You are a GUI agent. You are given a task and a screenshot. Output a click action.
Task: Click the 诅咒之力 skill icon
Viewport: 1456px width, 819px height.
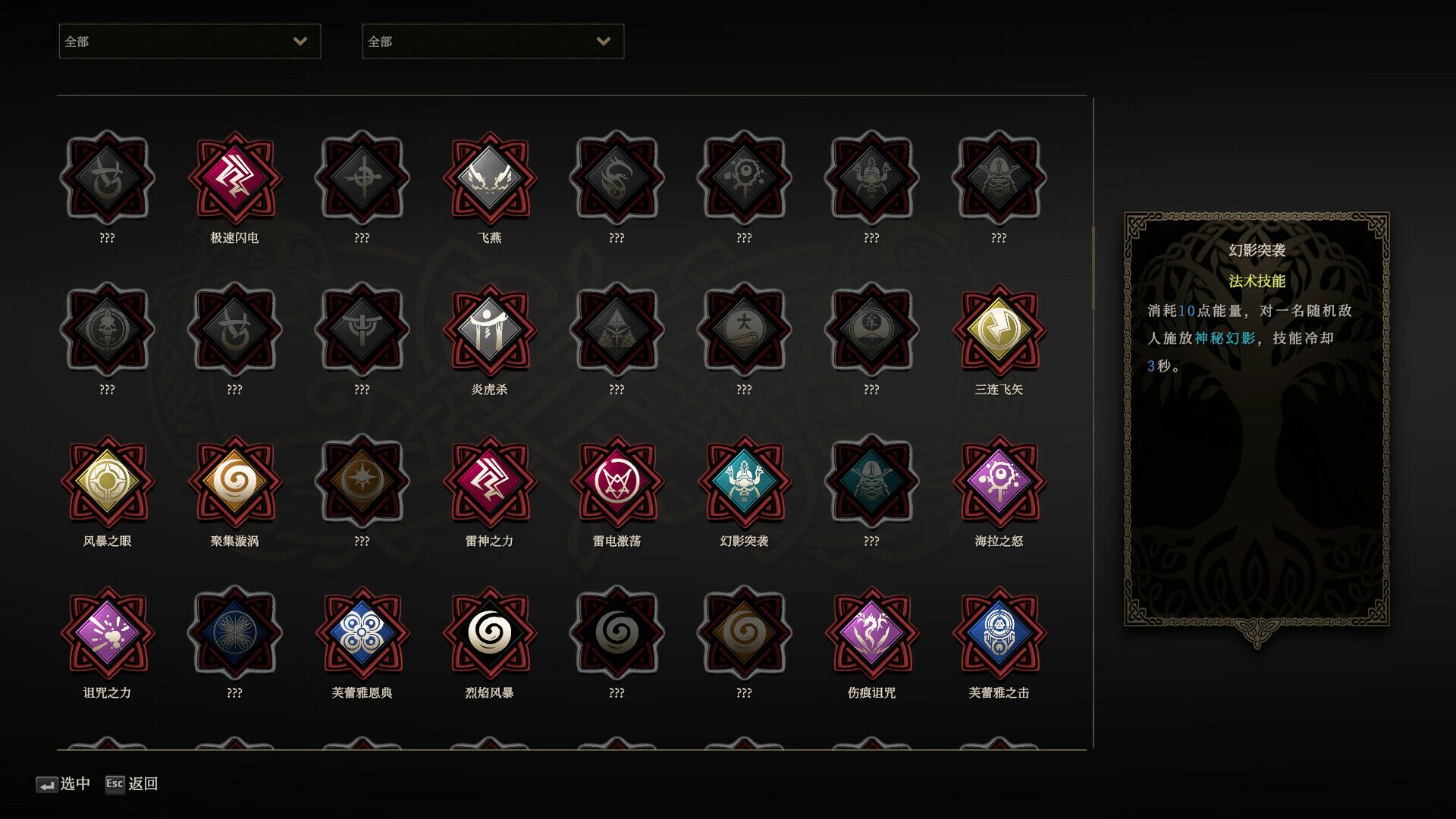click(x=107, y=633)
